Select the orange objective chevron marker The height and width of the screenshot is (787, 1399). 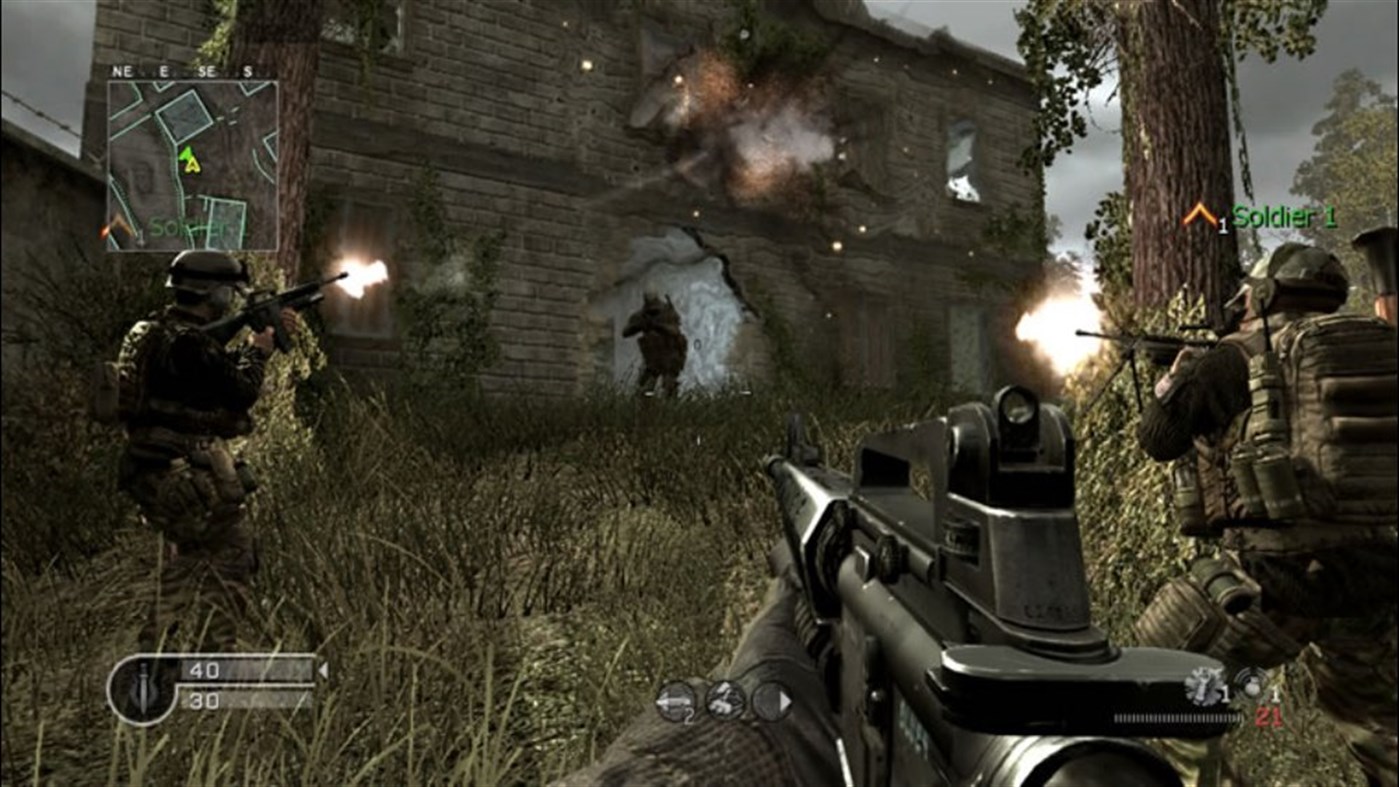1199,214
